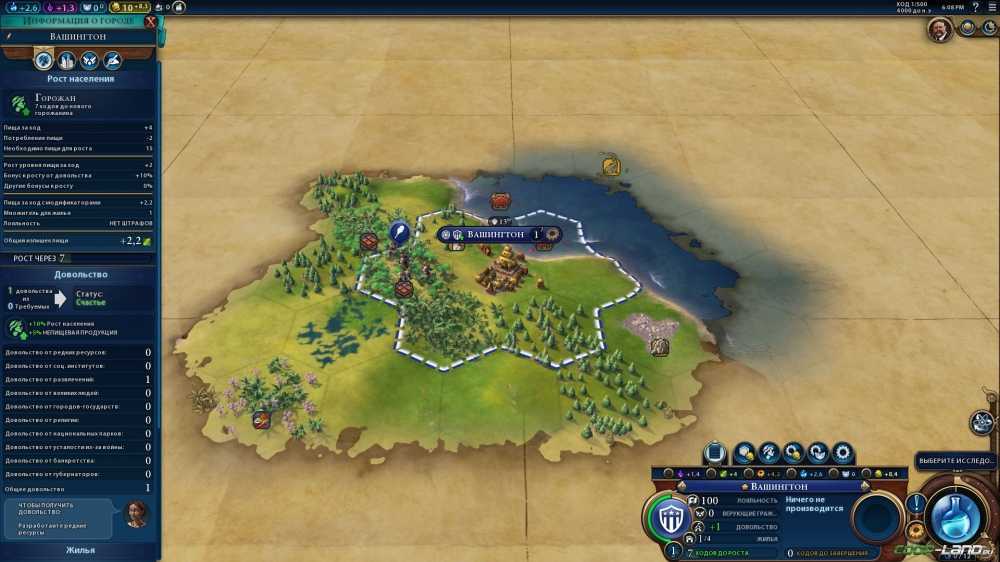Open the city details scroll icon

[x=715, y=453]
